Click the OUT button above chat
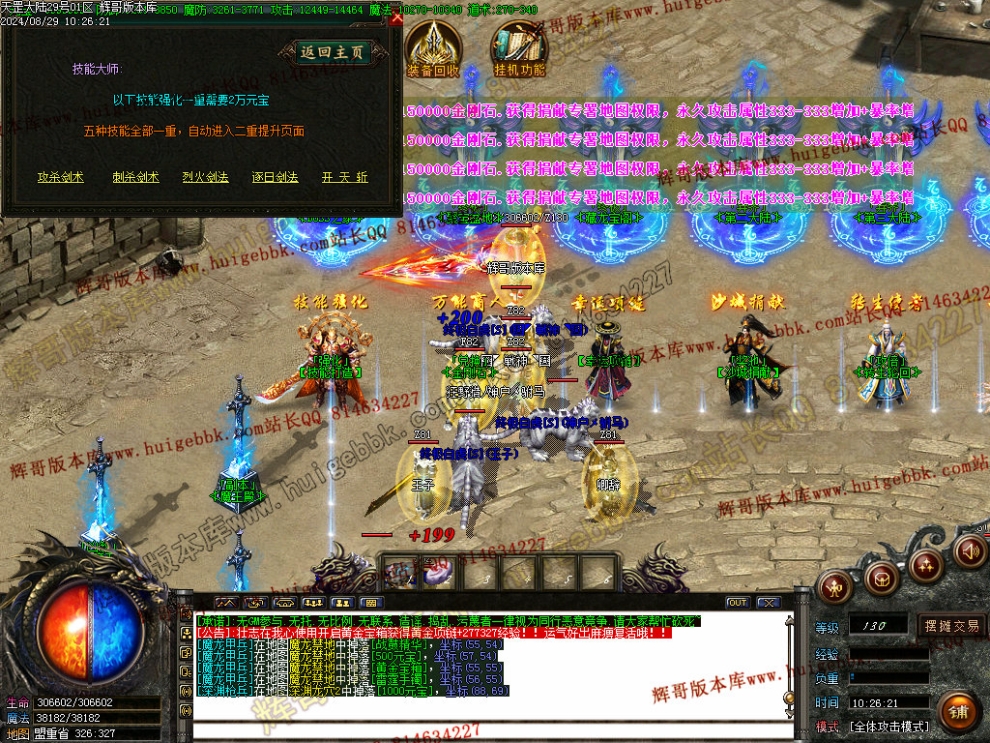Screen dimensions: 990x743 coord(737,602)
